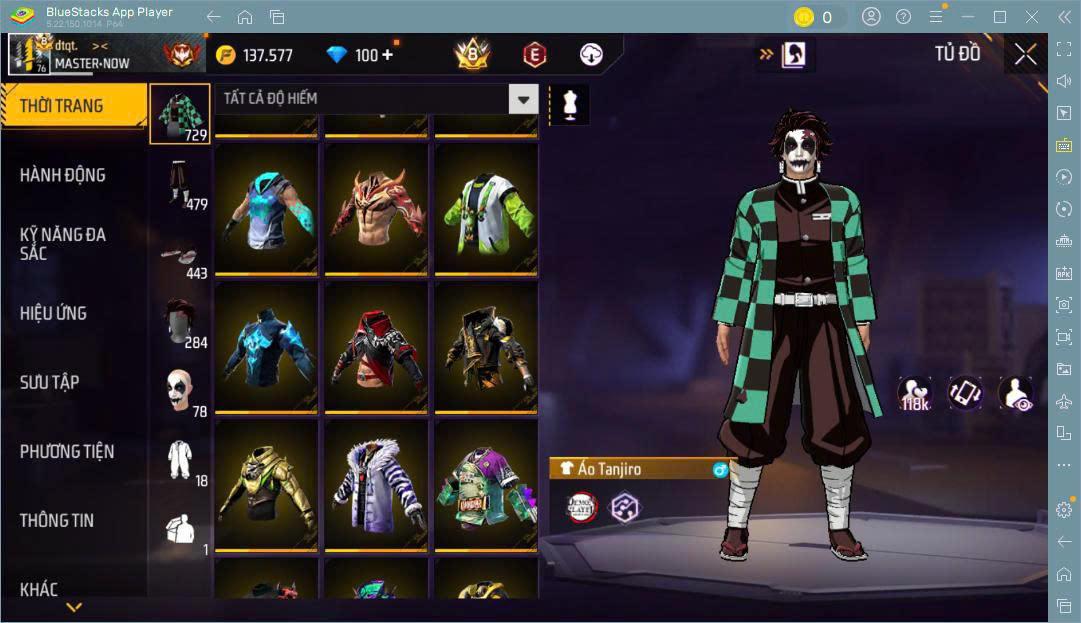Open the THÔNG TIN tab
Screen dimensions: 1081x623
(72, 520)
